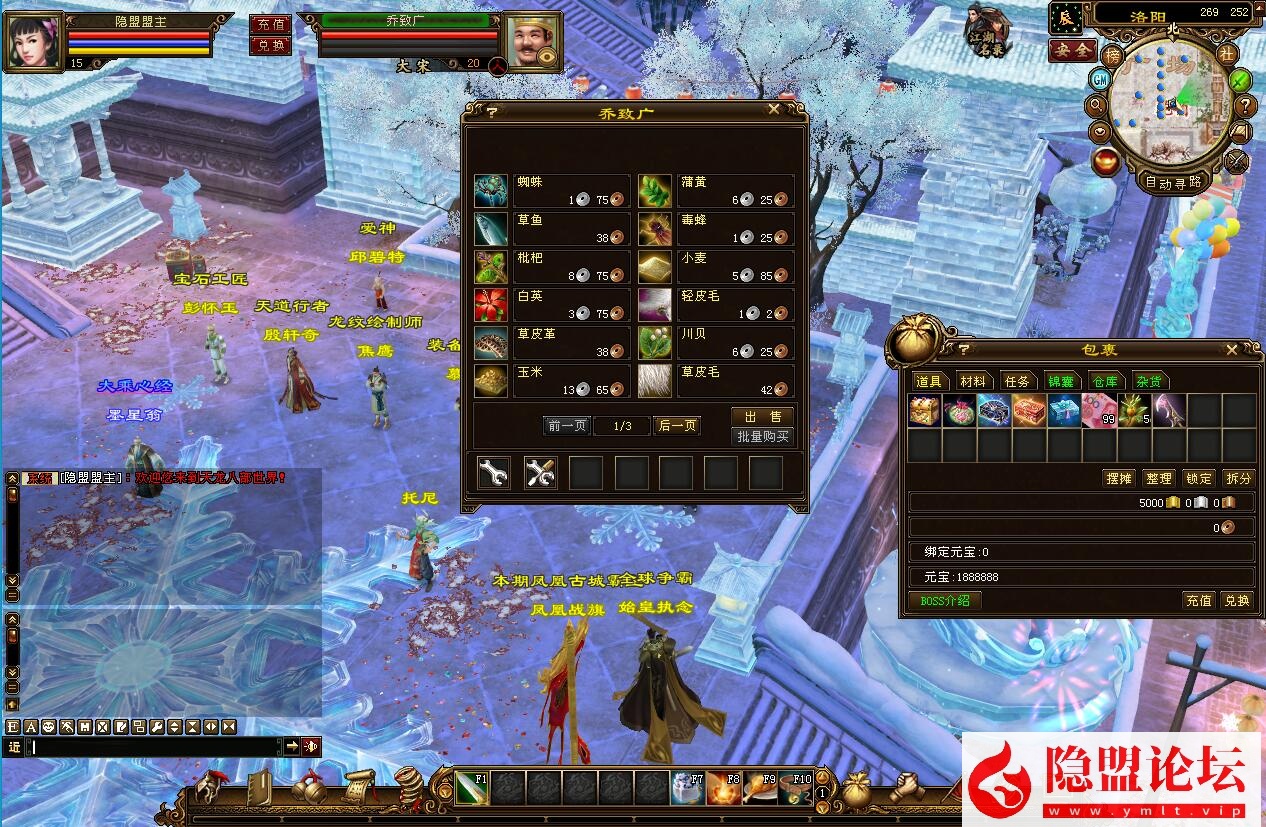Go to previous shop page 前一页
The height and width of the screenshot is (827, 1266).
coord(567,425)
